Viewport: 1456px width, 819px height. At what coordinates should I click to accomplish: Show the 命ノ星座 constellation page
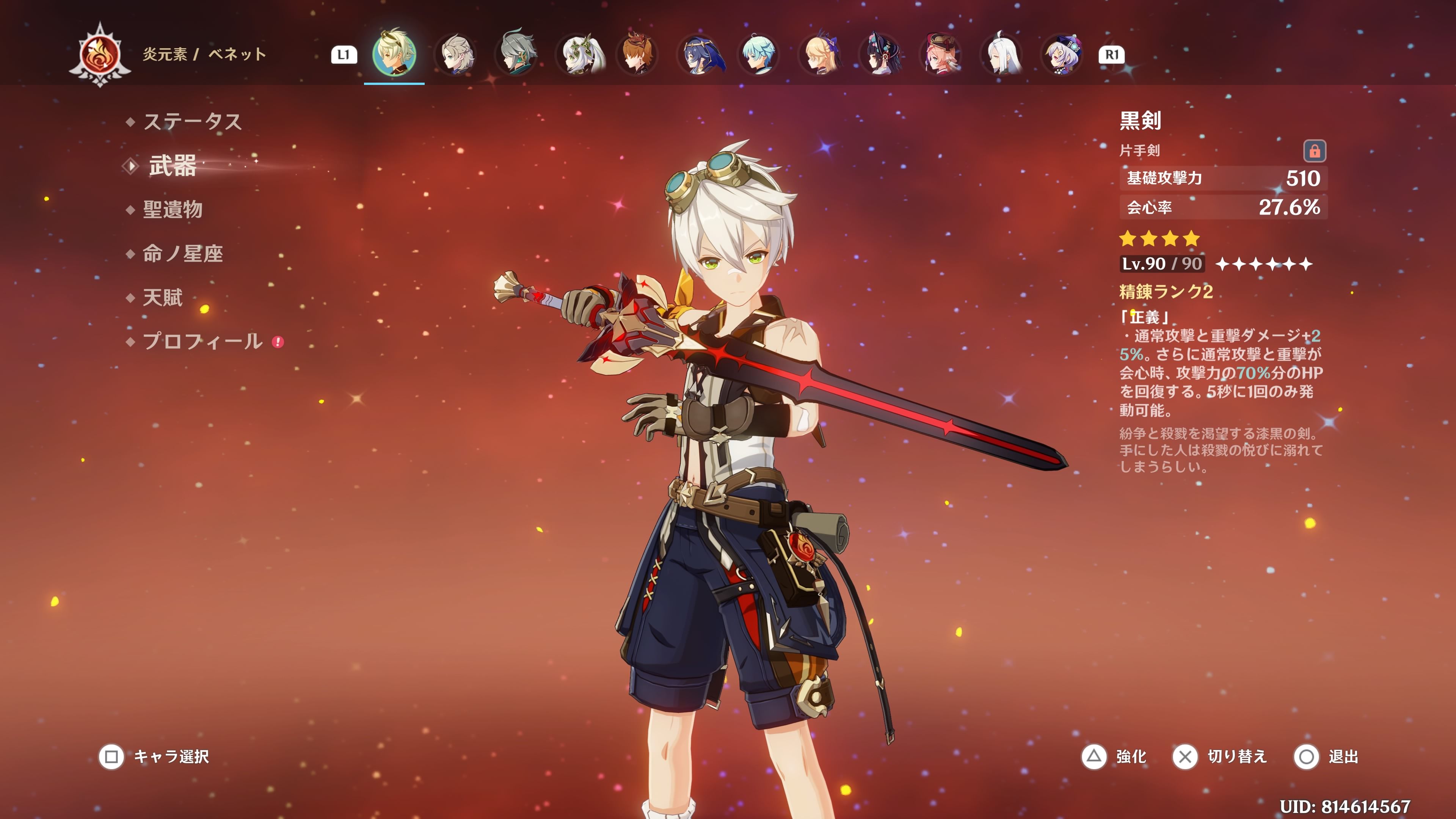[182, 254]
